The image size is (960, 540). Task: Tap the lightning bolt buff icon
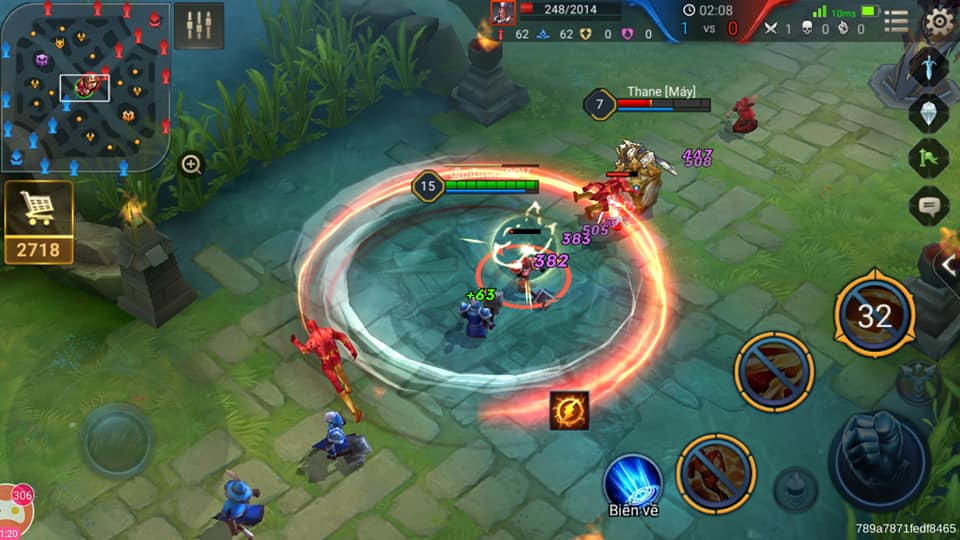tap(569, 410)
